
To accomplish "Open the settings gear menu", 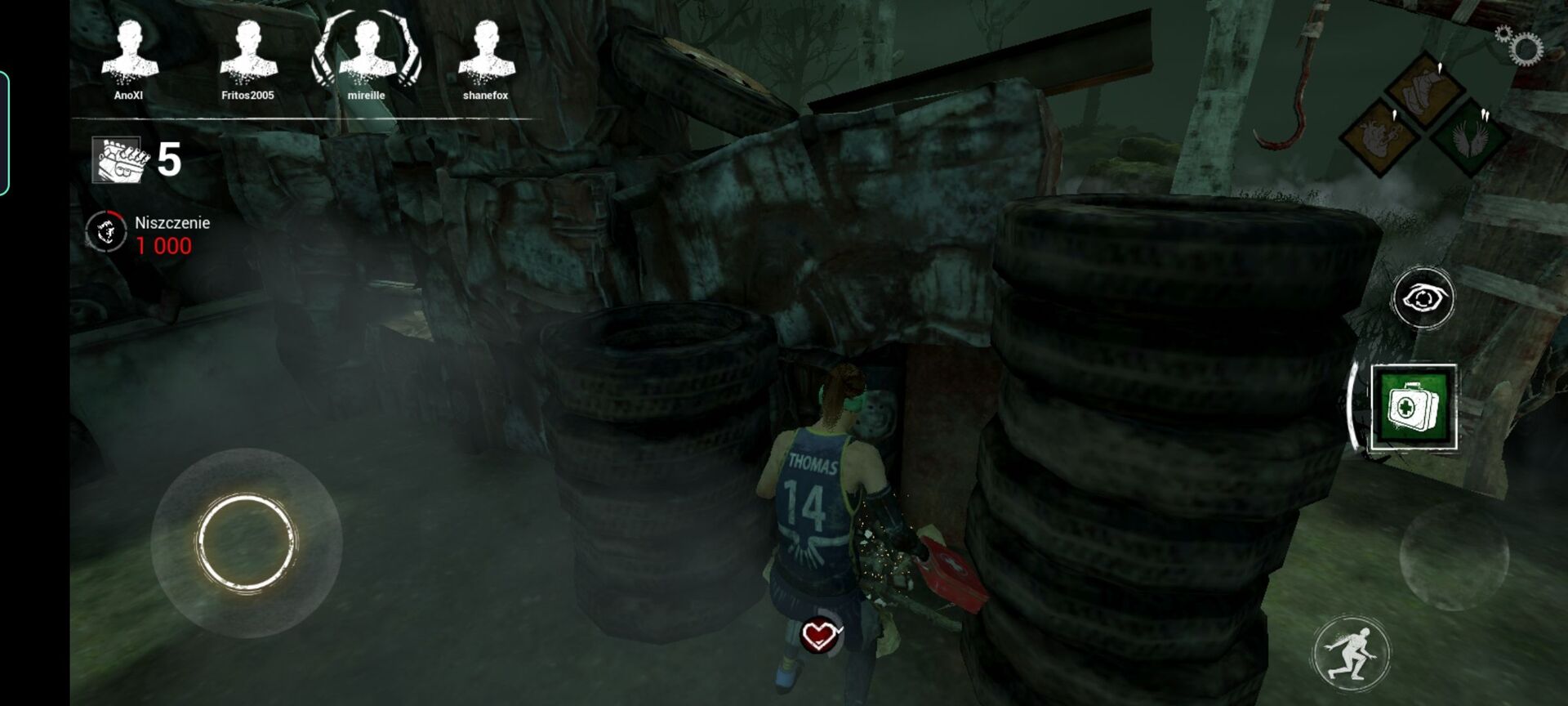I will pyautogui.click(x=1520, y=46).
